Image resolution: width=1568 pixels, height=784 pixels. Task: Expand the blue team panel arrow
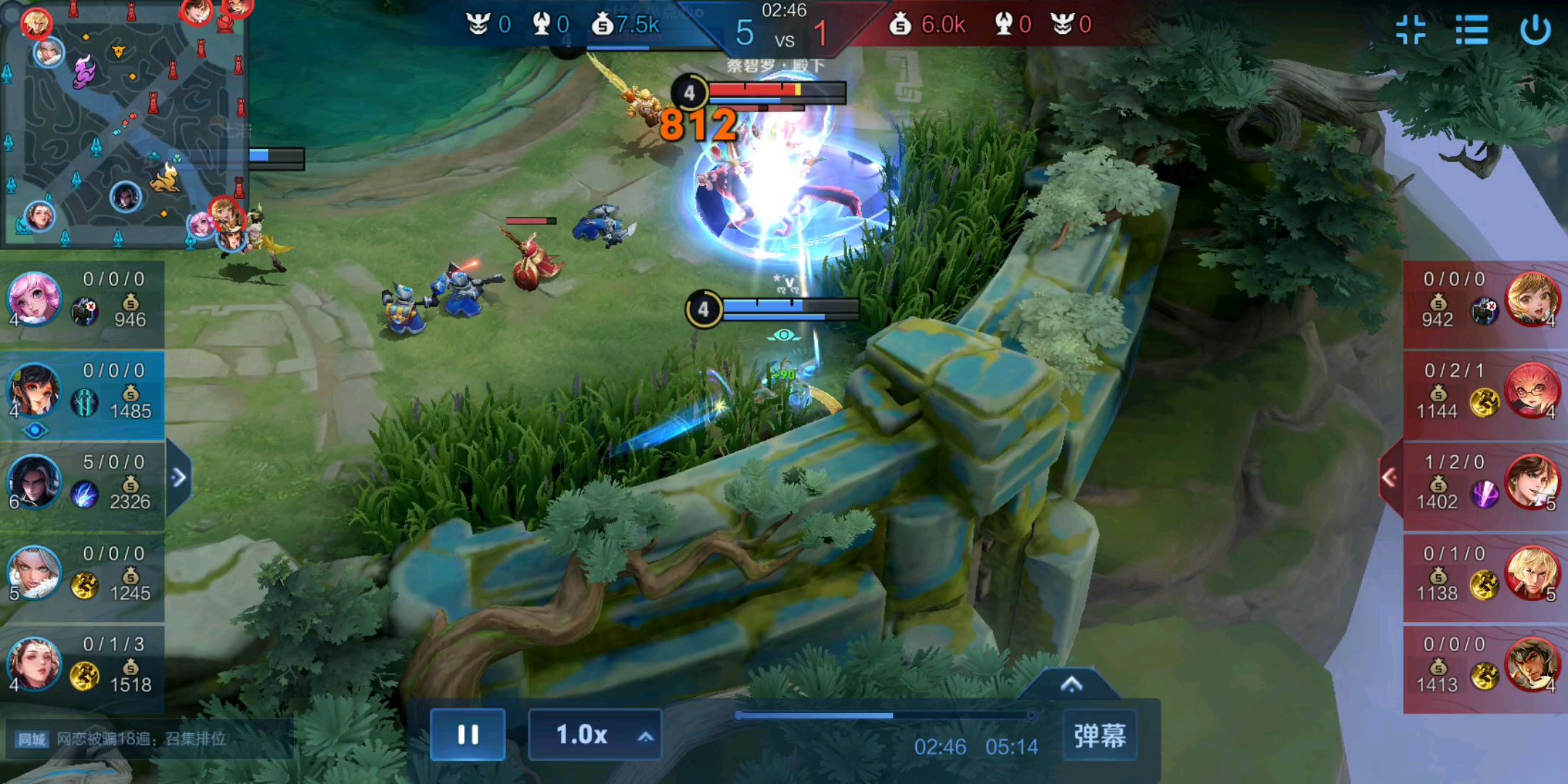click(179, 478)
